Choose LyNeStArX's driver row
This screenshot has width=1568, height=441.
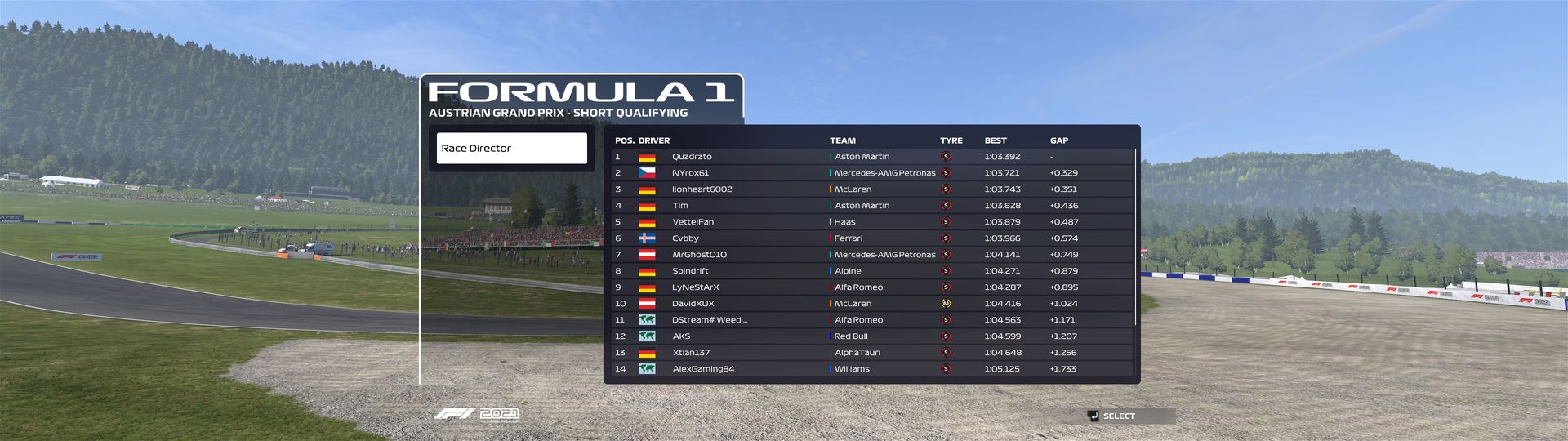coord(871,287)
